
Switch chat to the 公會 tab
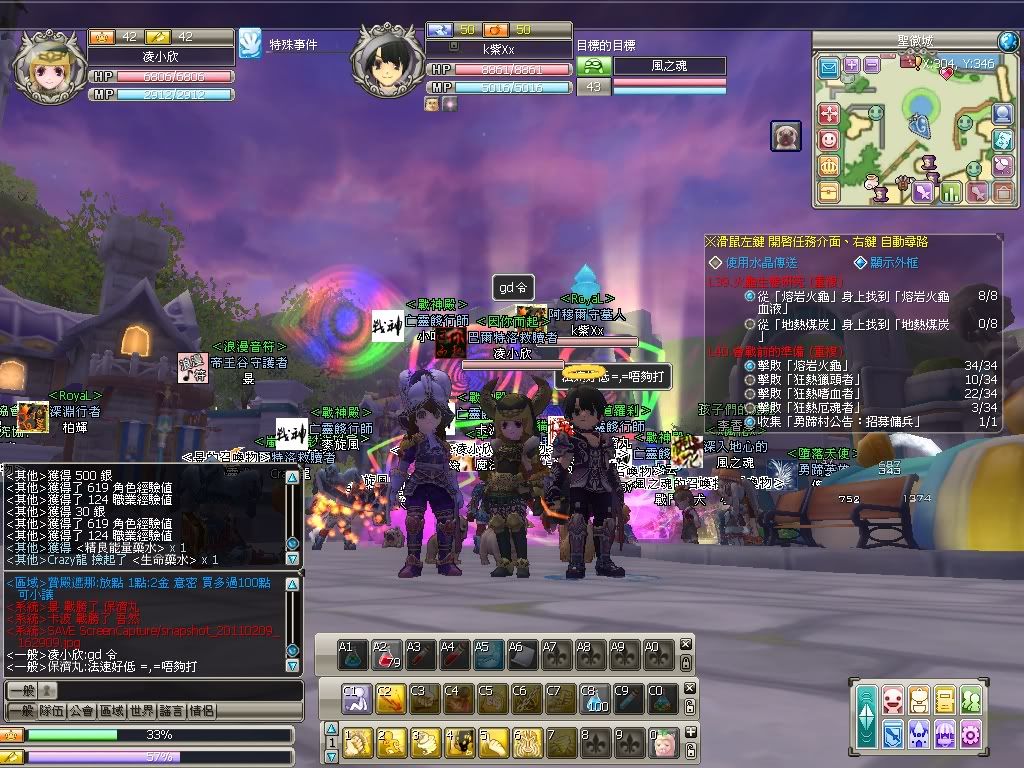click(83, 711)
